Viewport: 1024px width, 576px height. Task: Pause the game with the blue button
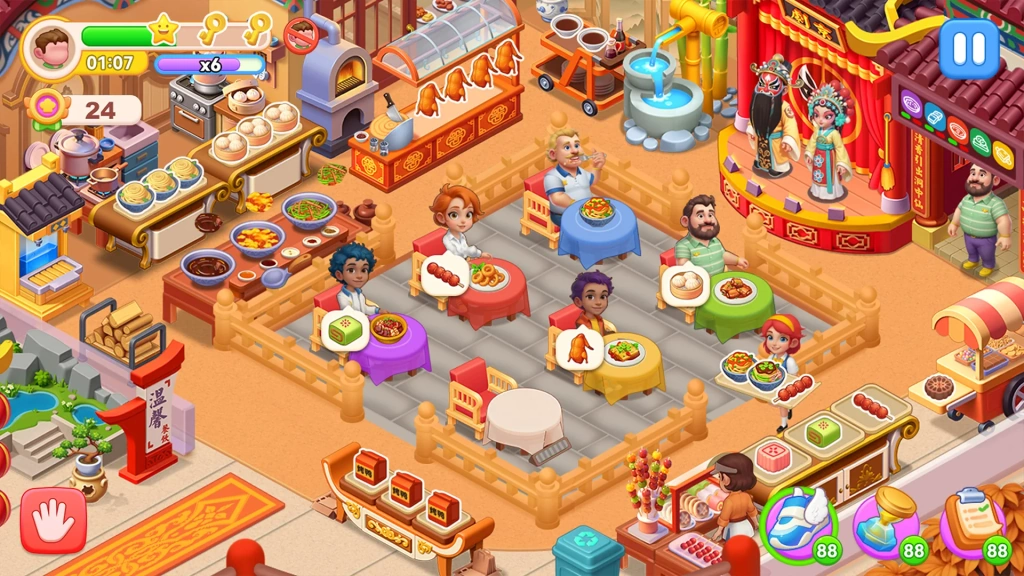coord(968,49)
